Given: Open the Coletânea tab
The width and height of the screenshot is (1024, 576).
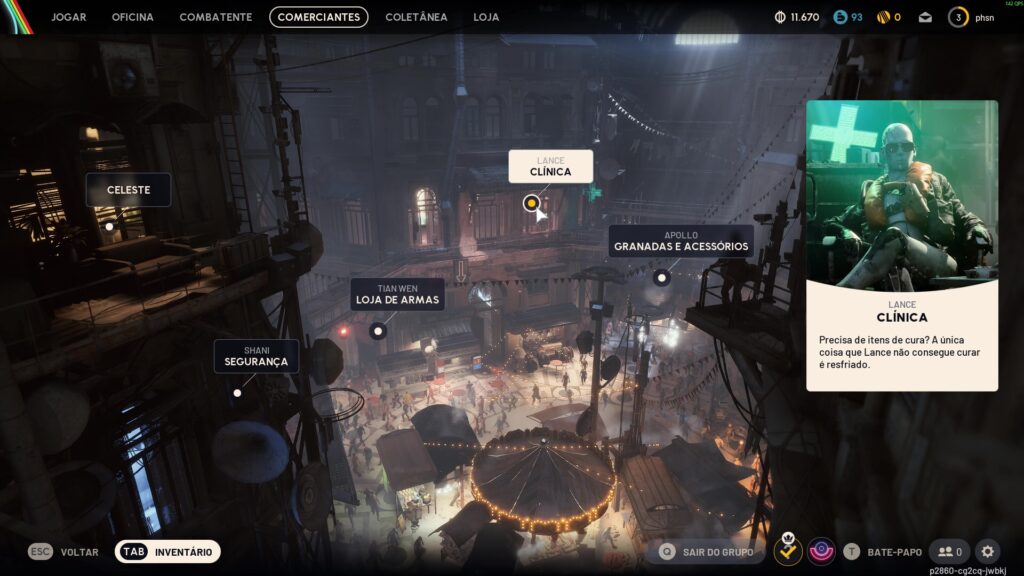Looking at the screenshot, I should tap(416, 17).
